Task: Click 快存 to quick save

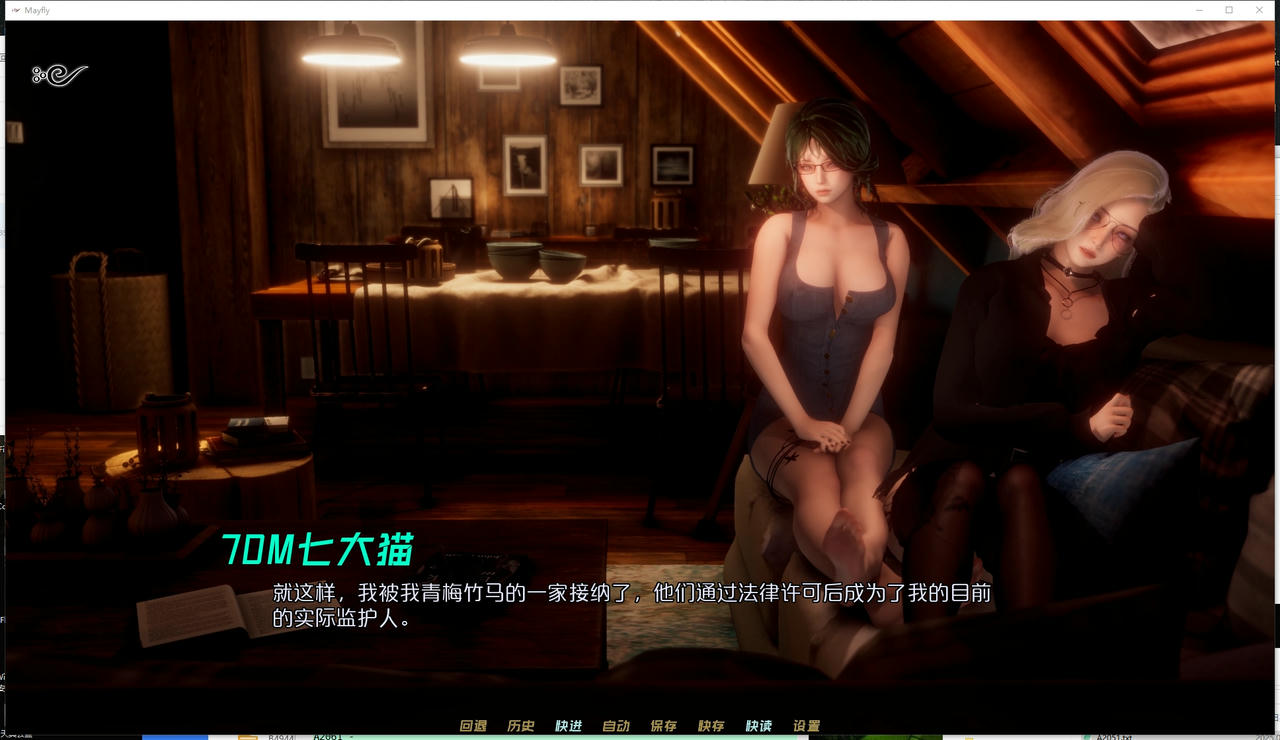Action: [712, 725]
